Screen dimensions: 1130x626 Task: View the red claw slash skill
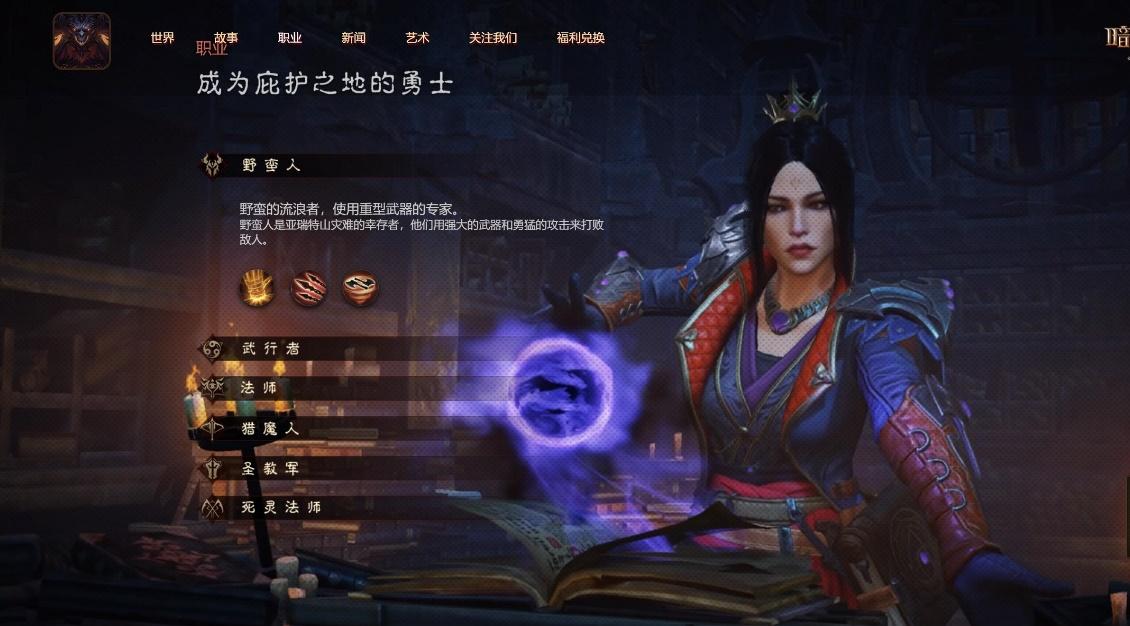pyautogui.click(x=308, y=288)
